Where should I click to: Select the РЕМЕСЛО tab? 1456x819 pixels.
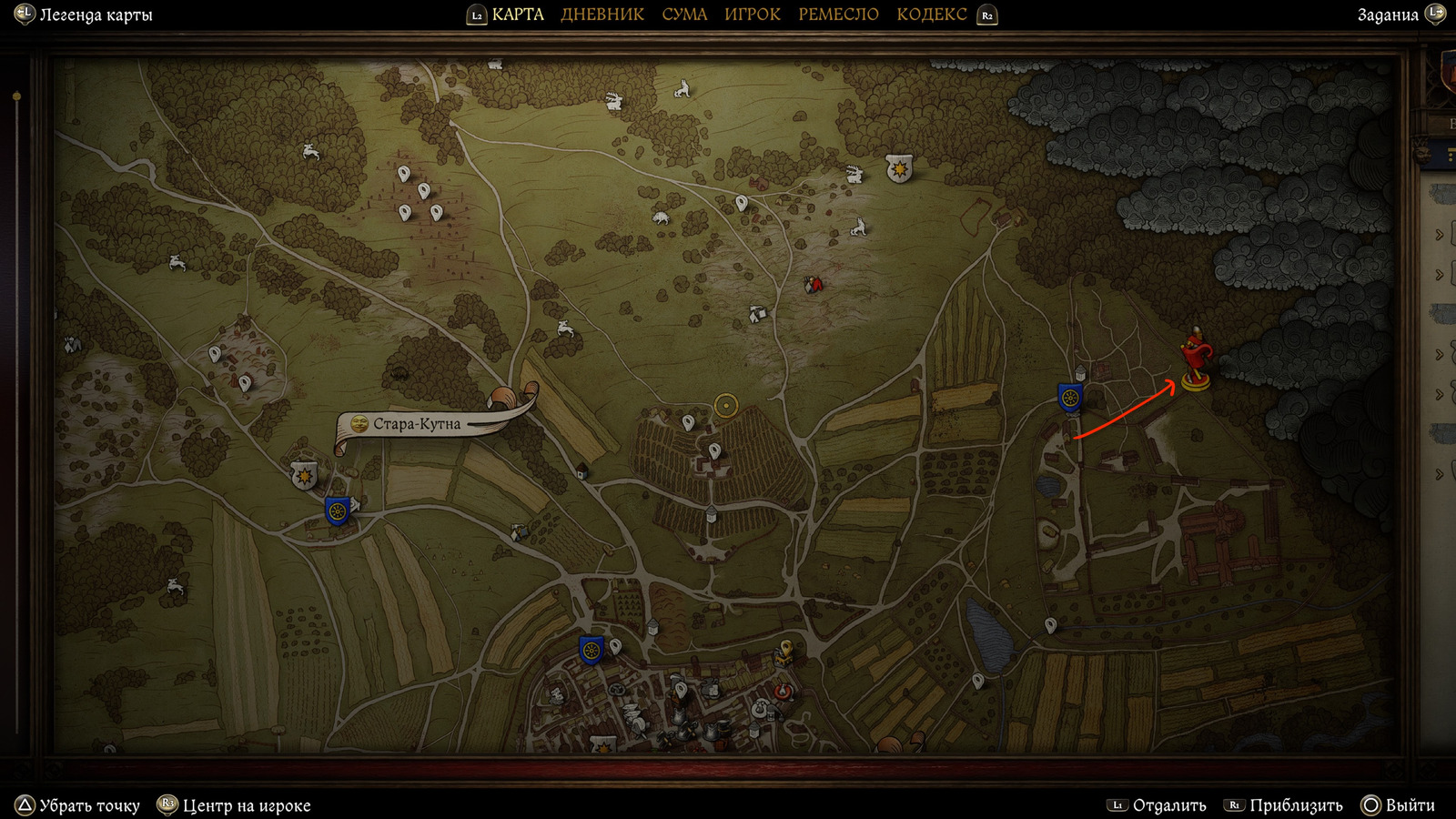pos(838,15)
